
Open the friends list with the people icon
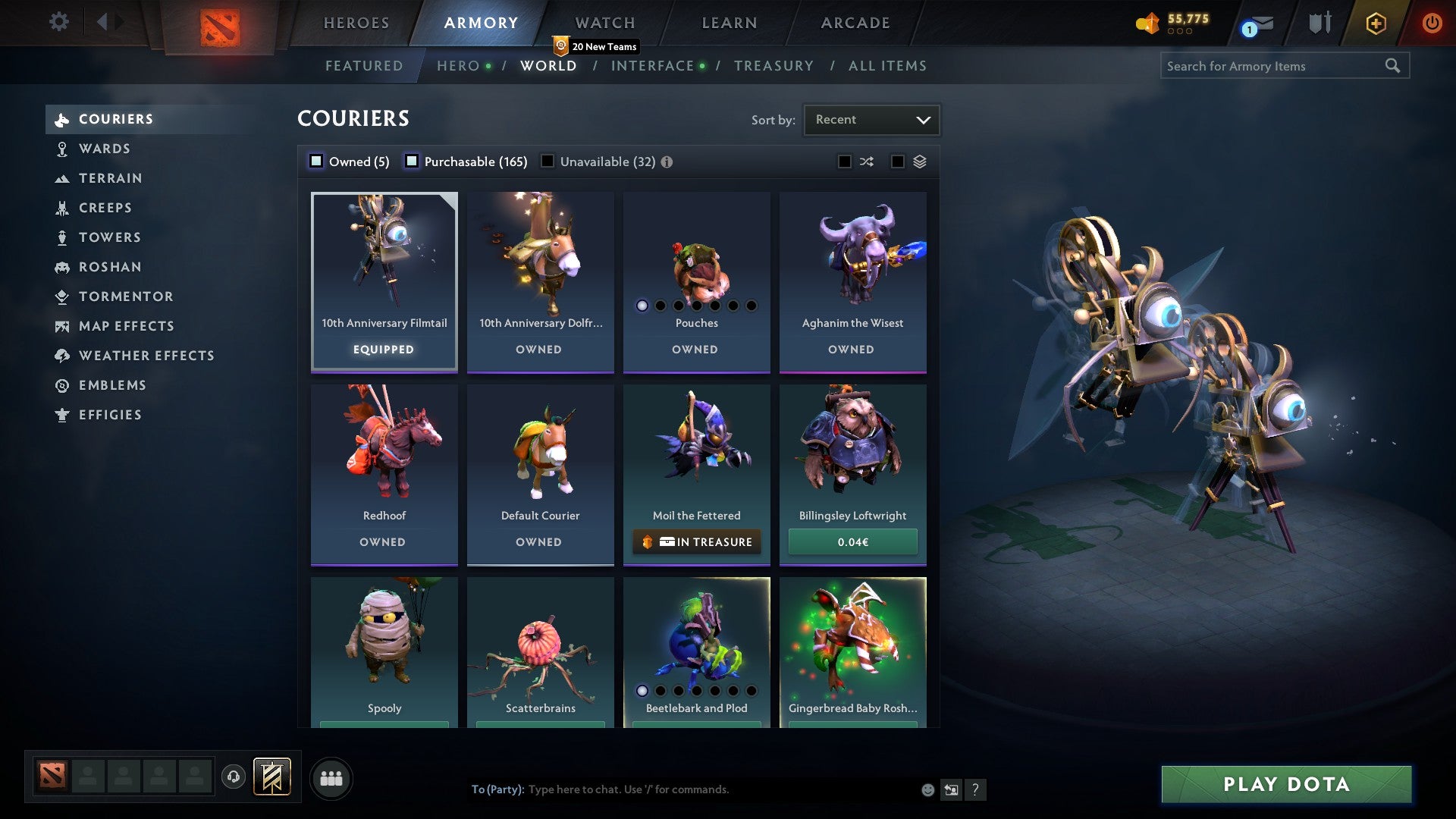tap(331, 777)
